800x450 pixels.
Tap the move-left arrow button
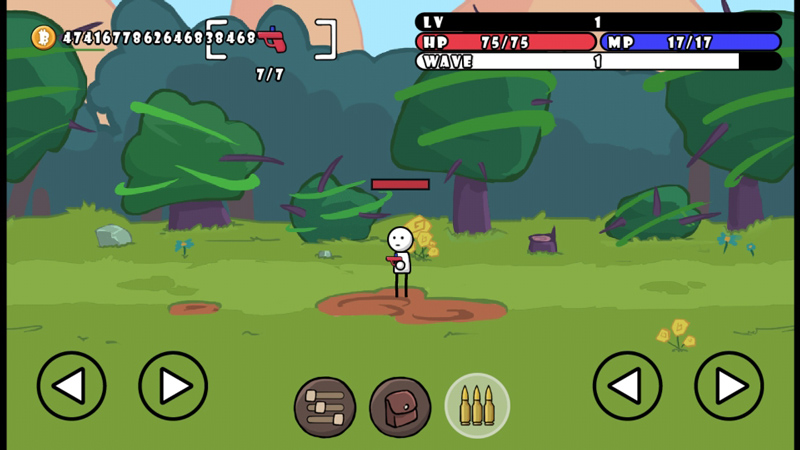71,386
